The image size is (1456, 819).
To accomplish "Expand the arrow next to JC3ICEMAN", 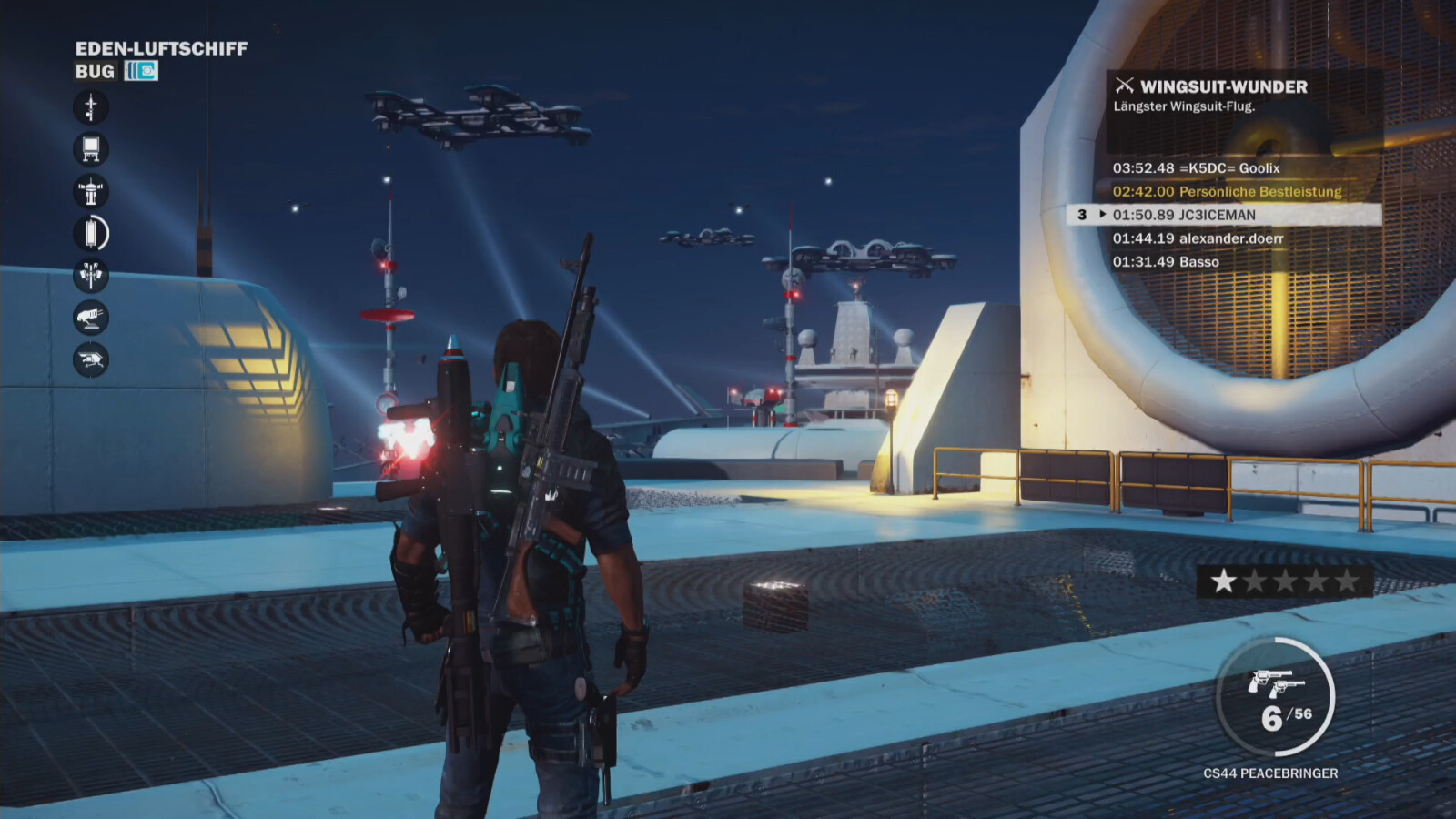I will click(1104, 215).
